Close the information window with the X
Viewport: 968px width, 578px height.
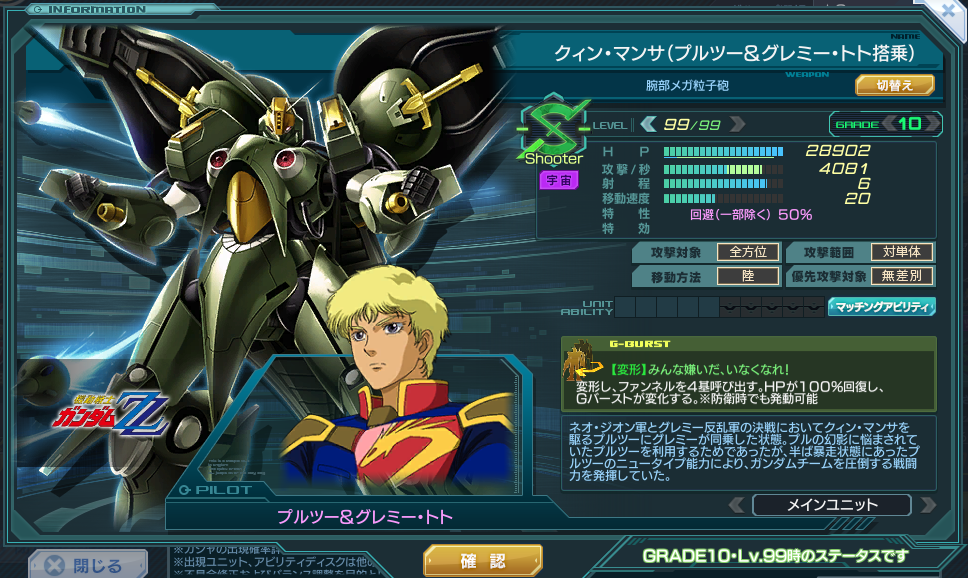point(949,11)
